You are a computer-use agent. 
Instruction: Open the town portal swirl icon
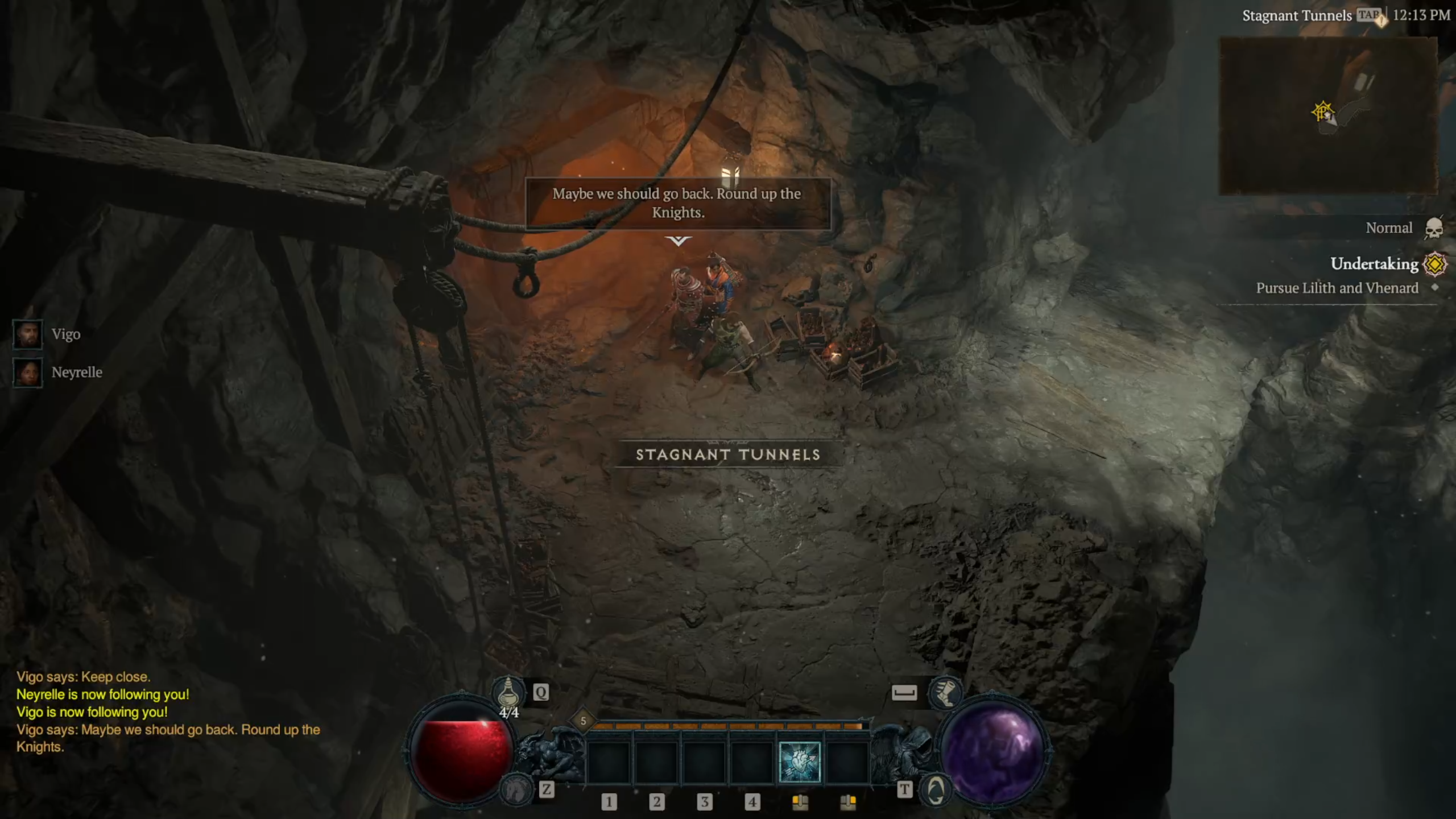[x=936, y=789]
